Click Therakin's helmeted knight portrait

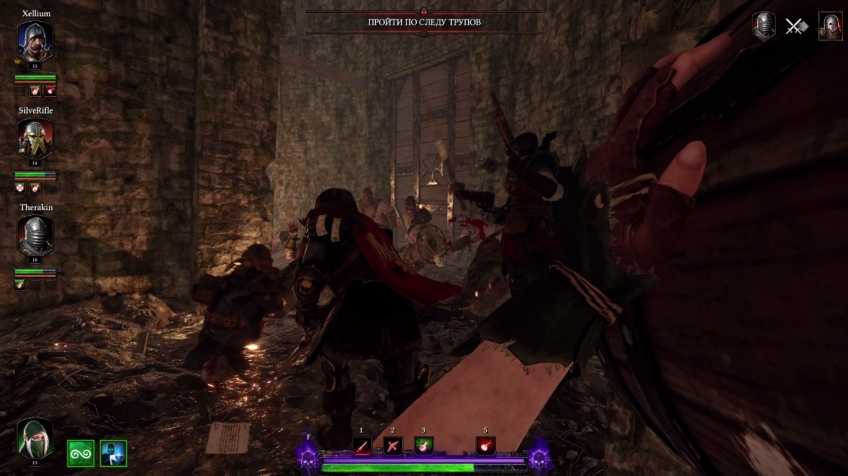click(x=35, y=236)
